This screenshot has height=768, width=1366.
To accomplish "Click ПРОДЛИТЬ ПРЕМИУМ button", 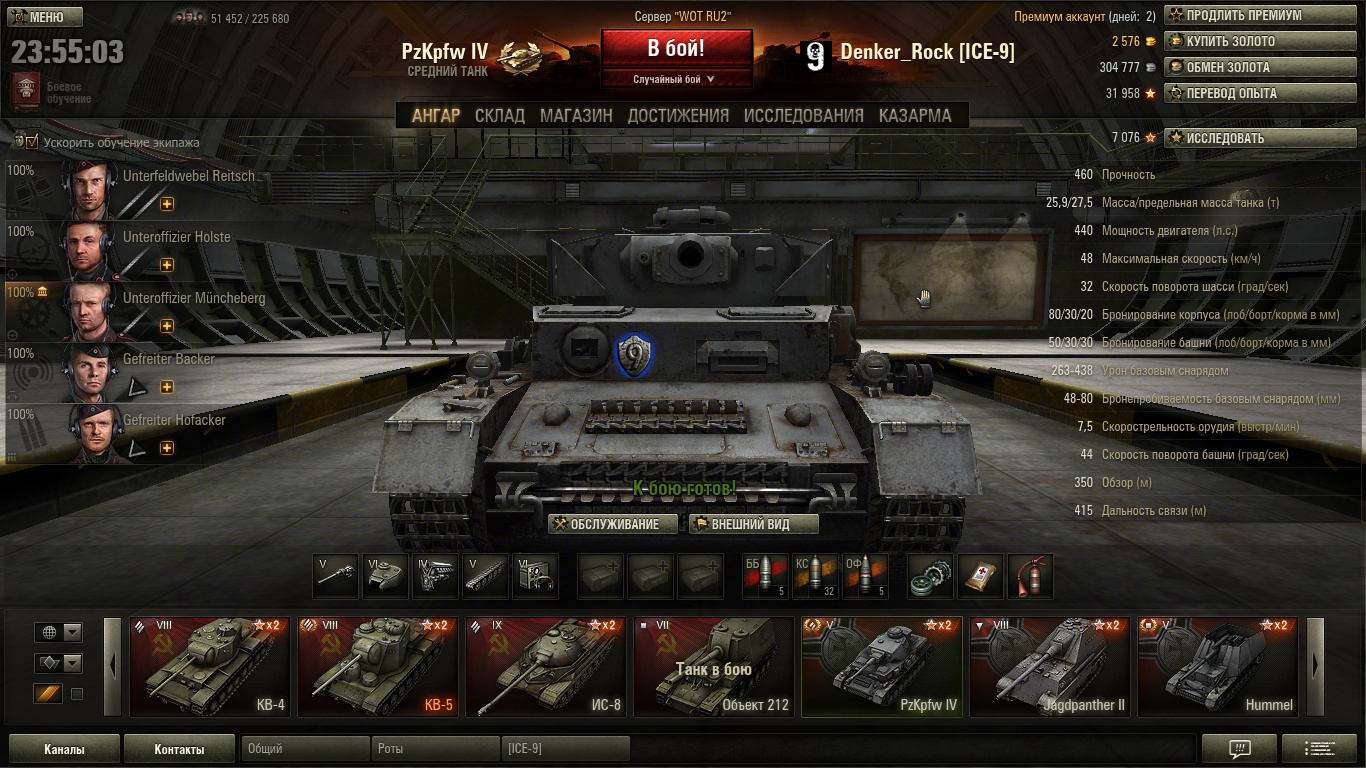I will (1244, 15).
